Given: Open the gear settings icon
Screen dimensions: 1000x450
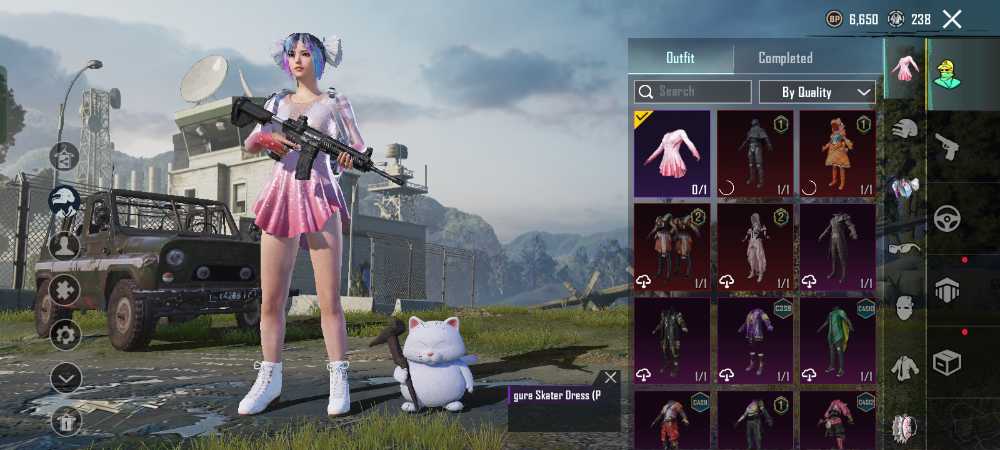Looking at the screenshot, I should pyautogui.click(x=66, y=335).
